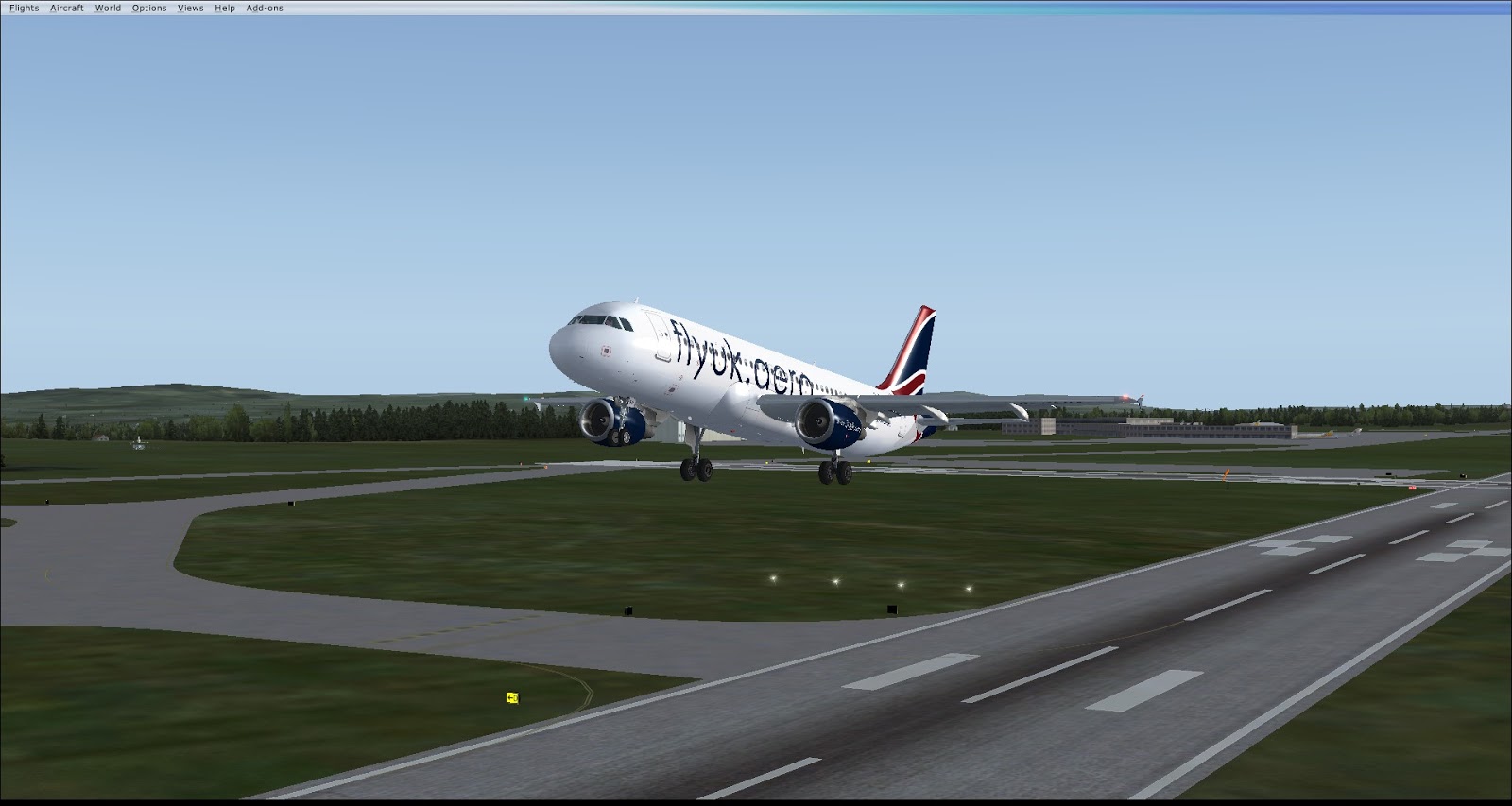Show the Options menu
Viewport: 1512px width, 806px height.
click(149, 8)
